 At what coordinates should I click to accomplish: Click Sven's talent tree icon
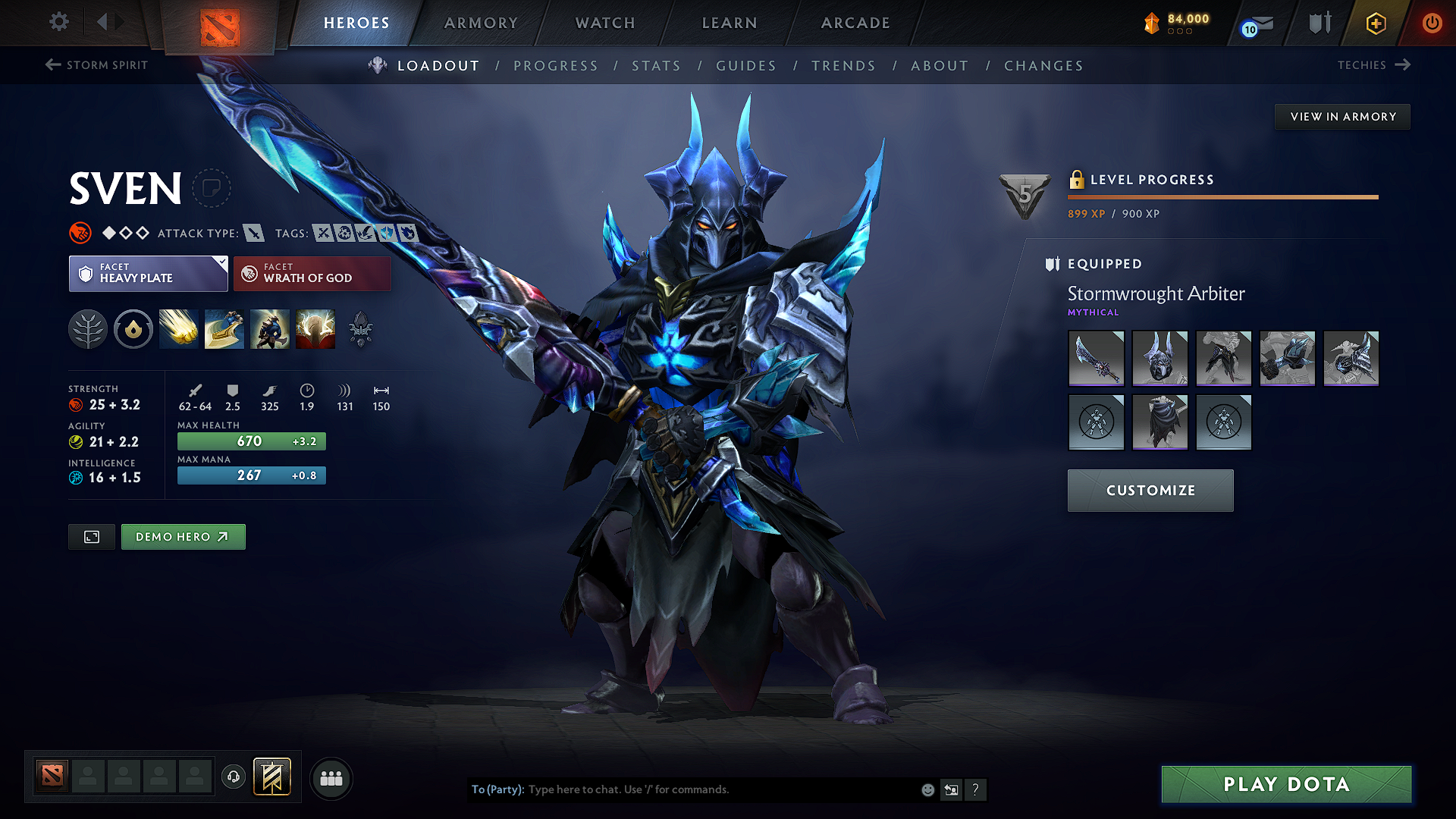click(x=88, y=328)
